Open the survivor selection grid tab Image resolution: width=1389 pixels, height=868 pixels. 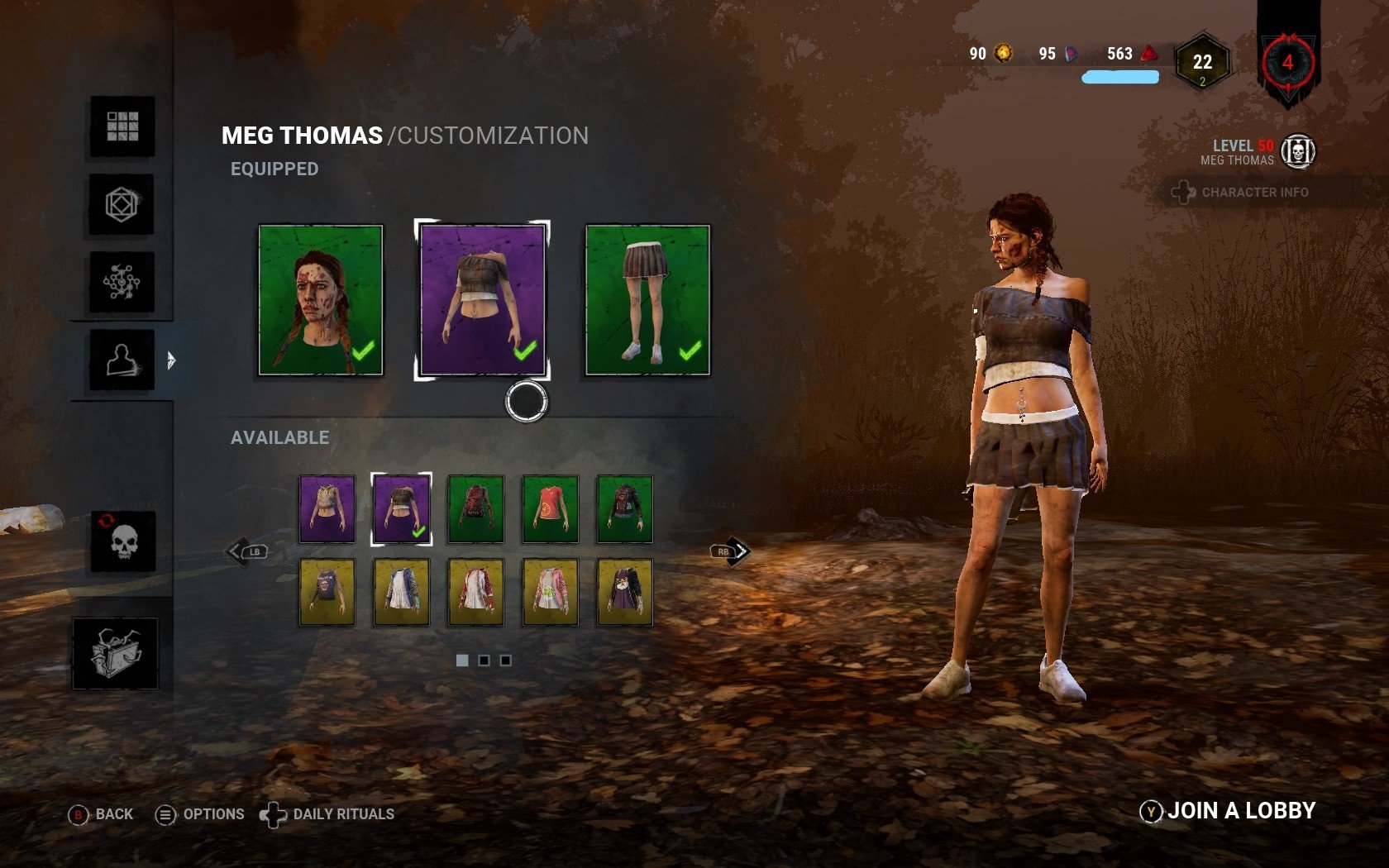tap(122, 126)
